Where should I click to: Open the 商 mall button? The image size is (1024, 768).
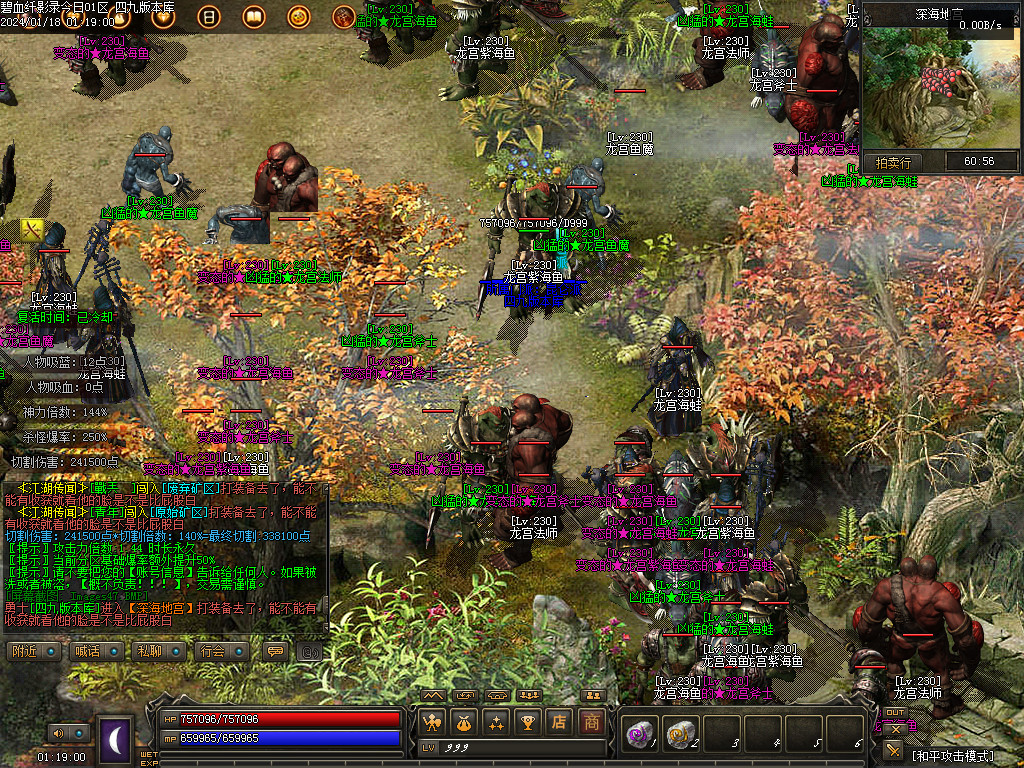click(x=592, y=721)
